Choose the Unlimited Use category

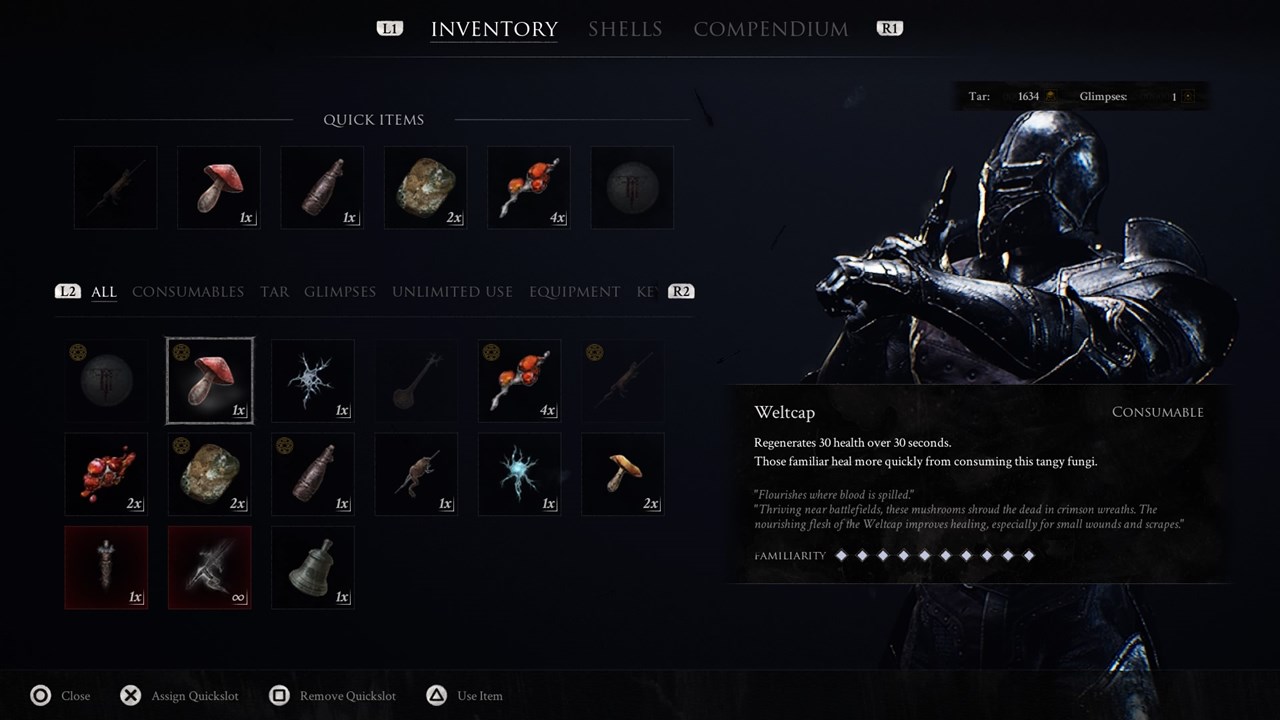[452, 292]
